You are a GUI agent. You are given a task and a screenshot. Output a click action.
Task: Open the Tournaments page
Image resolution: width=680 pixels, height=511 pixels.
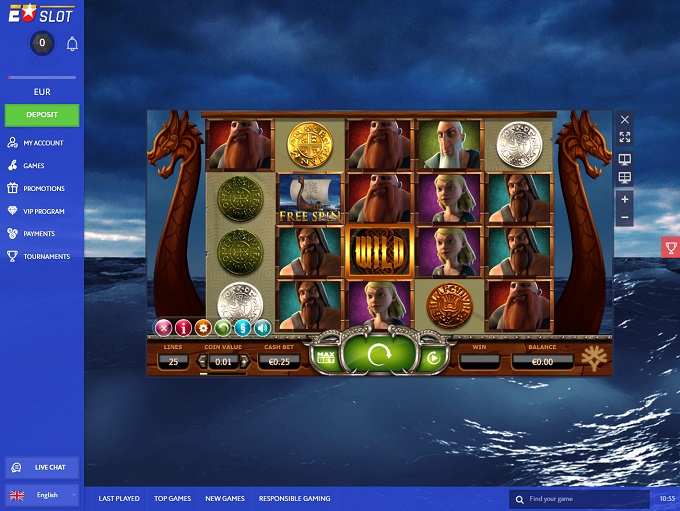(x=46, y=256)
